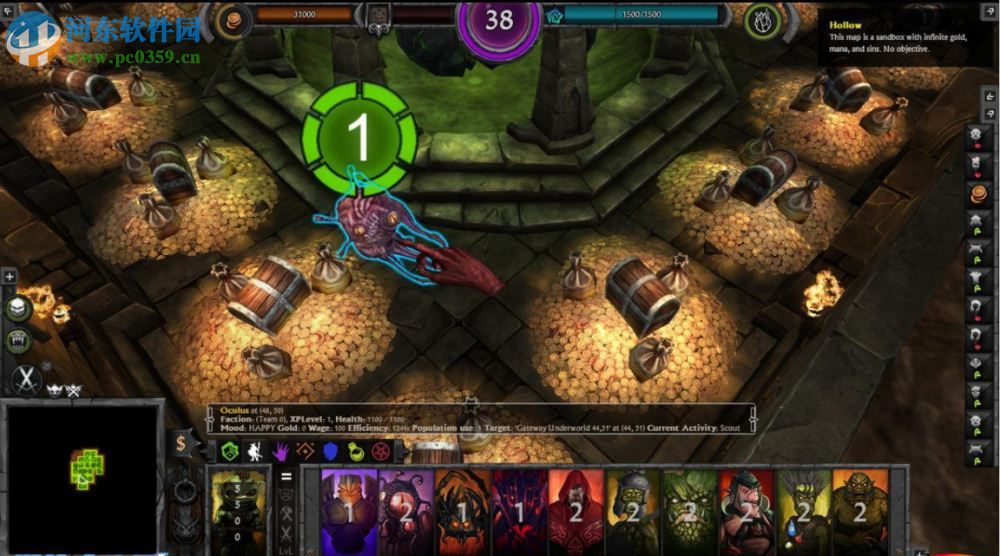Pick the spiky green-faced creature portrait
The image size is (1000, 556).
[x=692, y=512]
